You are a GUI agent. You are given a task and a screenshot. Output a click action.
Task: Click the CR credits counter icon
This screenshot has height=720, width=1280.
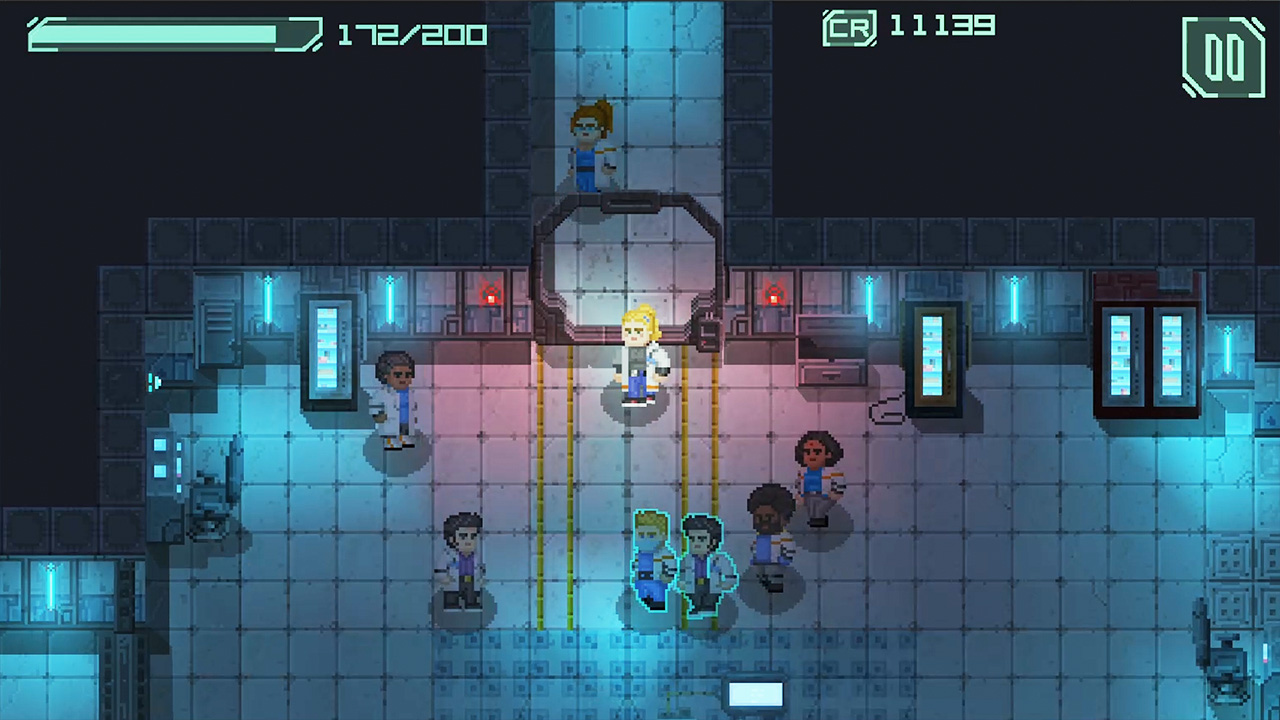[849, 28]
